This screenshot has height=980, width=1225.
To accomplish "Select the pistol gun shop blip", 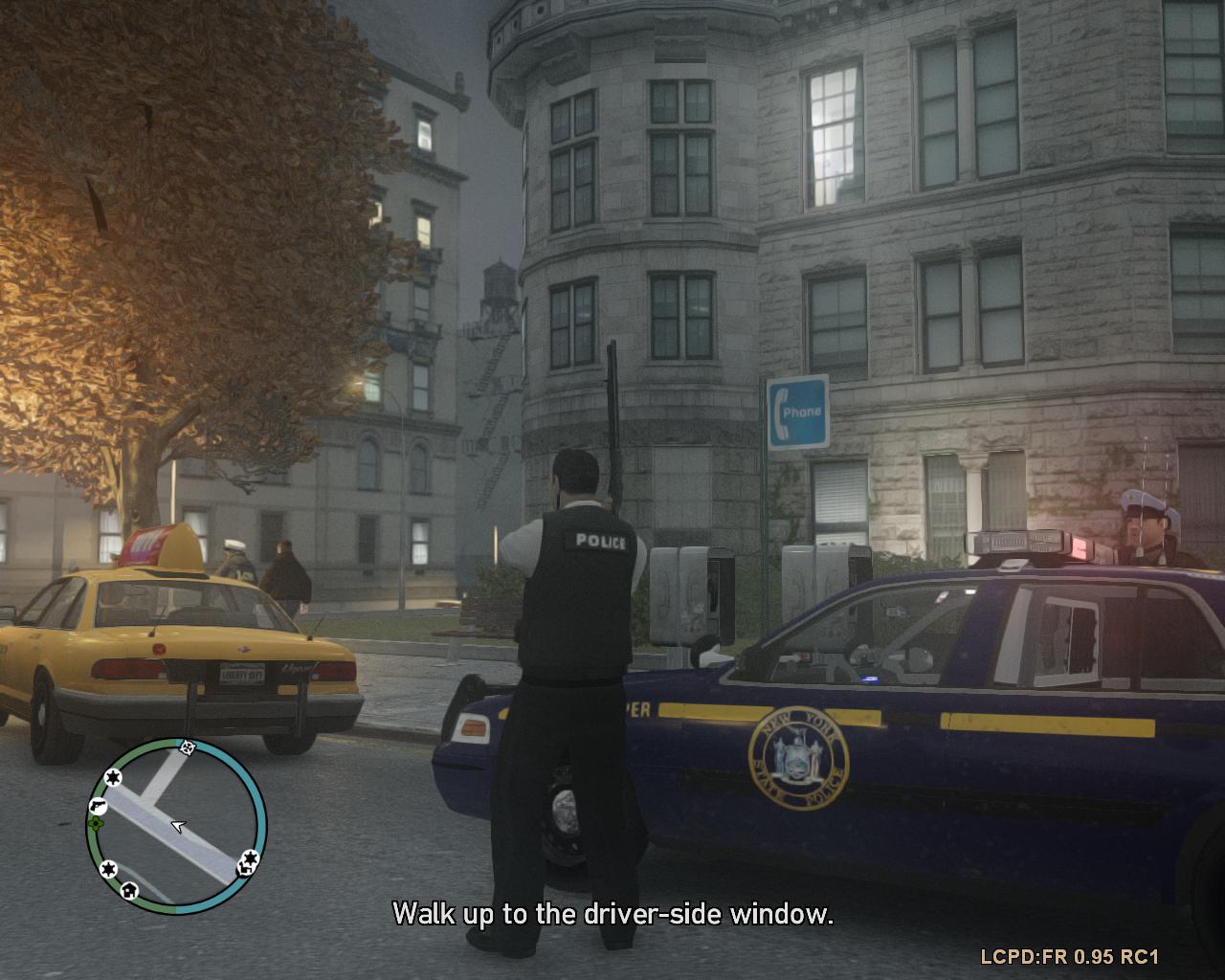I will coord(100,805).
